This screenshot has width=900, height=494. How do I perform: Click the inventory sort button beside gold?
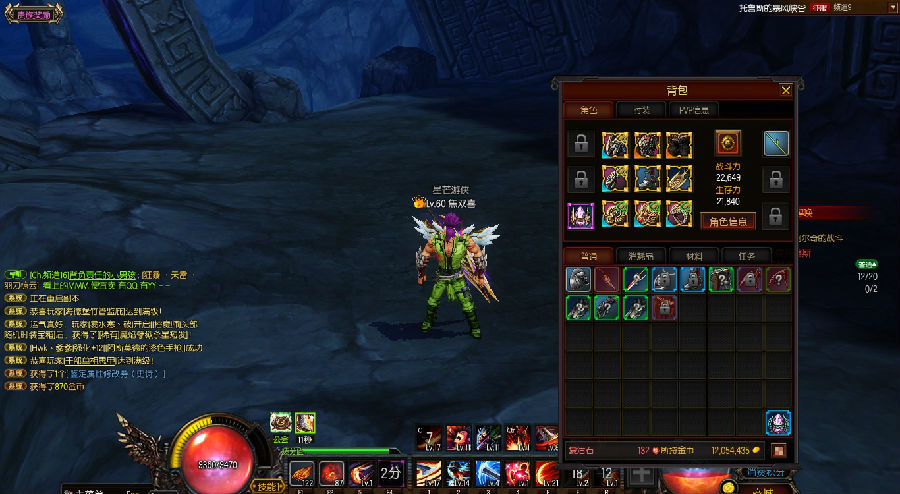(x=778, y=451)
